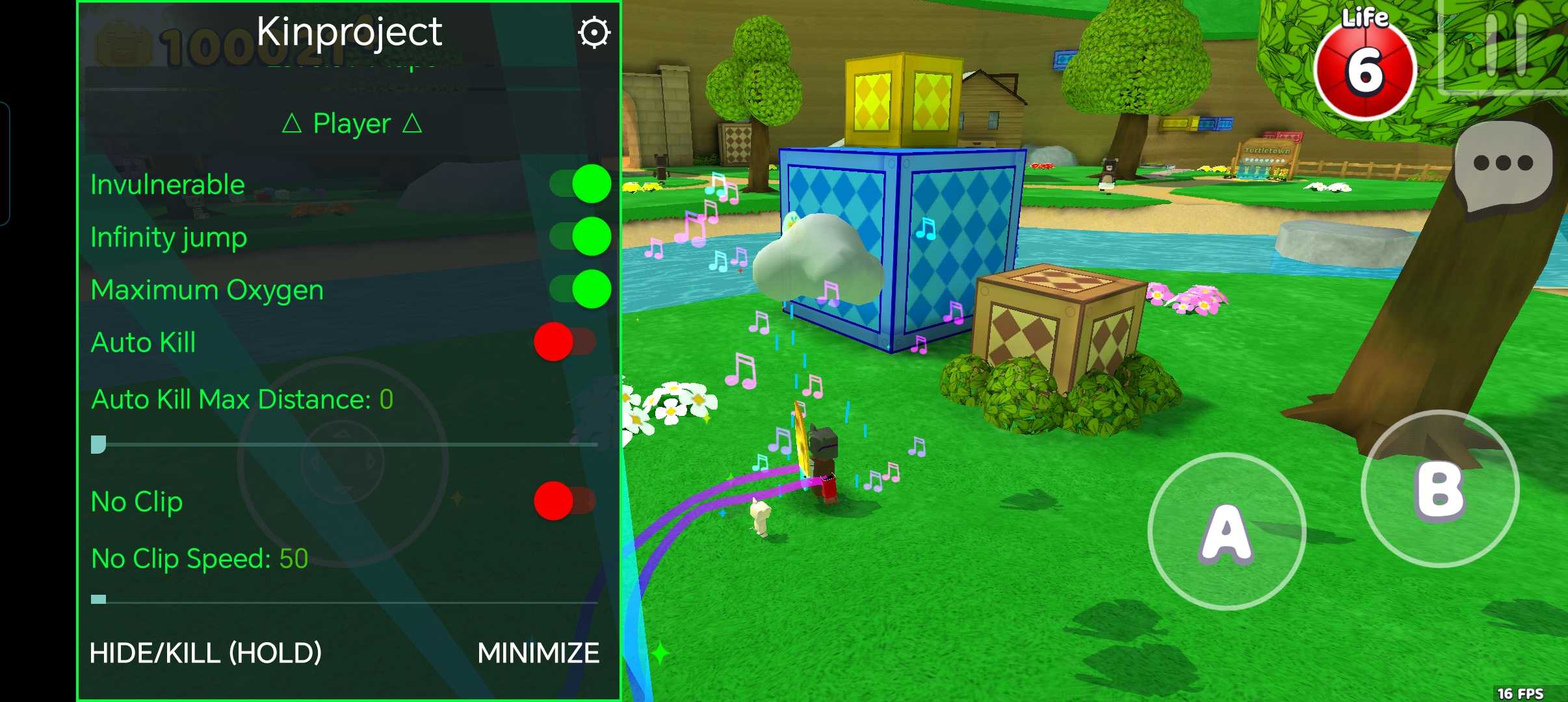Tap the A action button
This screenshot has height=702, width=1568.
[x=1227, y=532]
